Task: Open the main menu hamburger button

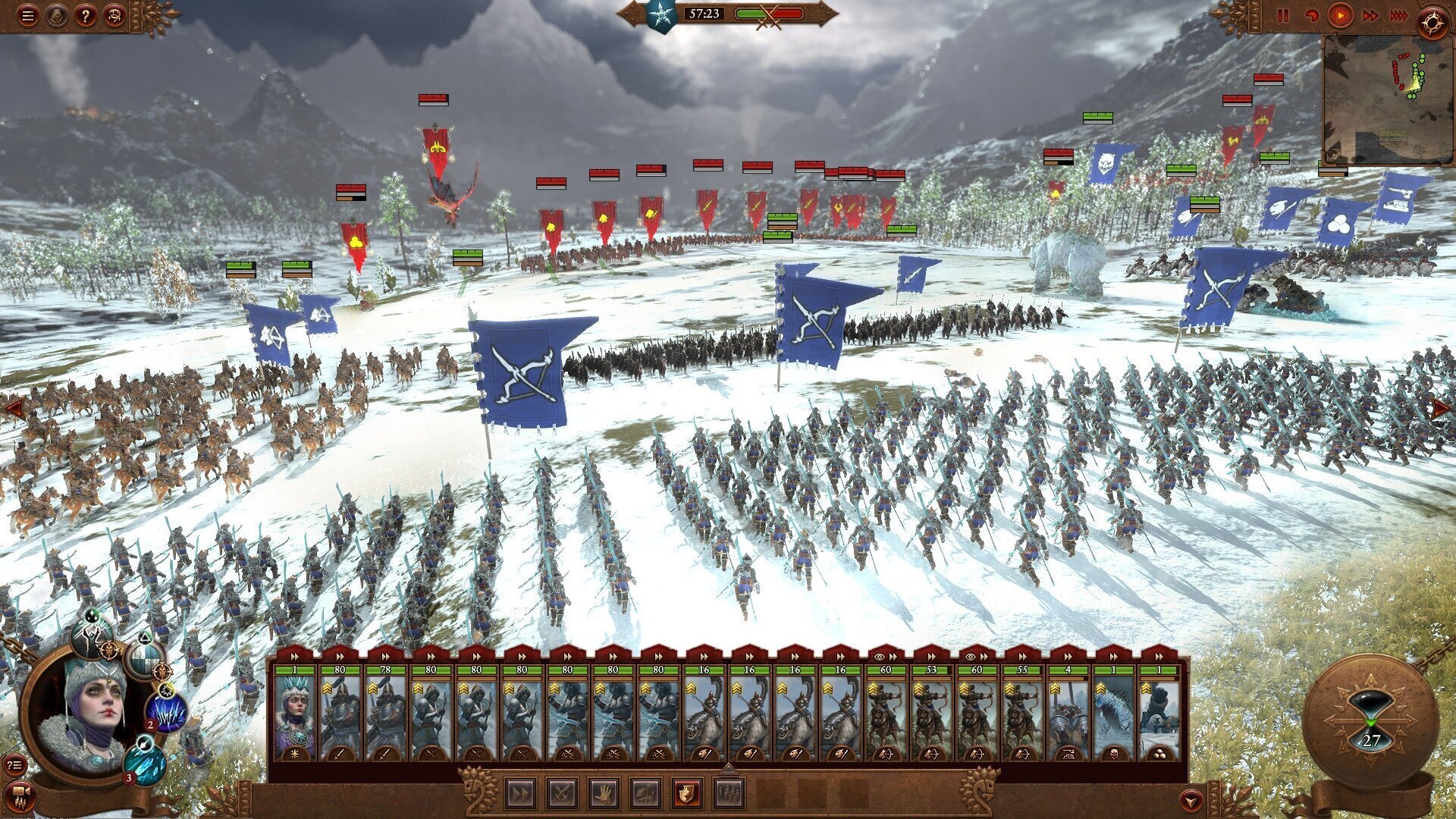Action: 28,15
